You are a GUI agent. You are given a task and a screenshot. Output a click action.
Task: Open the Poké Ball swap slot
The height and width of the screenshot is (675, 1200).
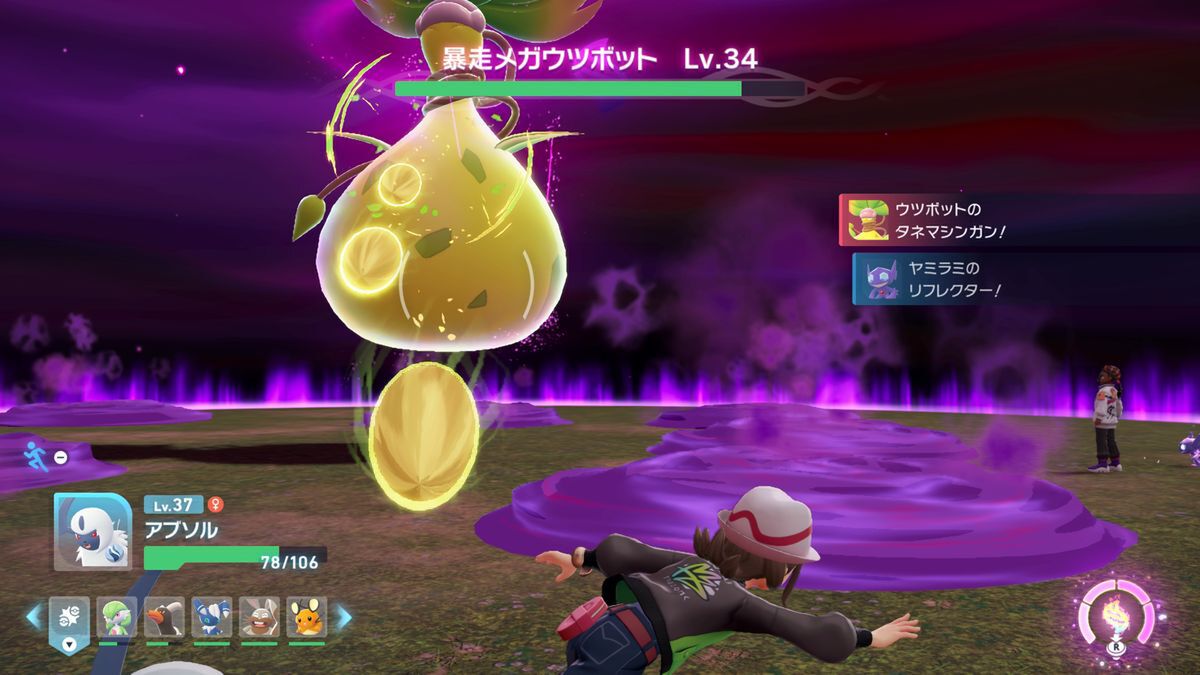pos(69,619)
